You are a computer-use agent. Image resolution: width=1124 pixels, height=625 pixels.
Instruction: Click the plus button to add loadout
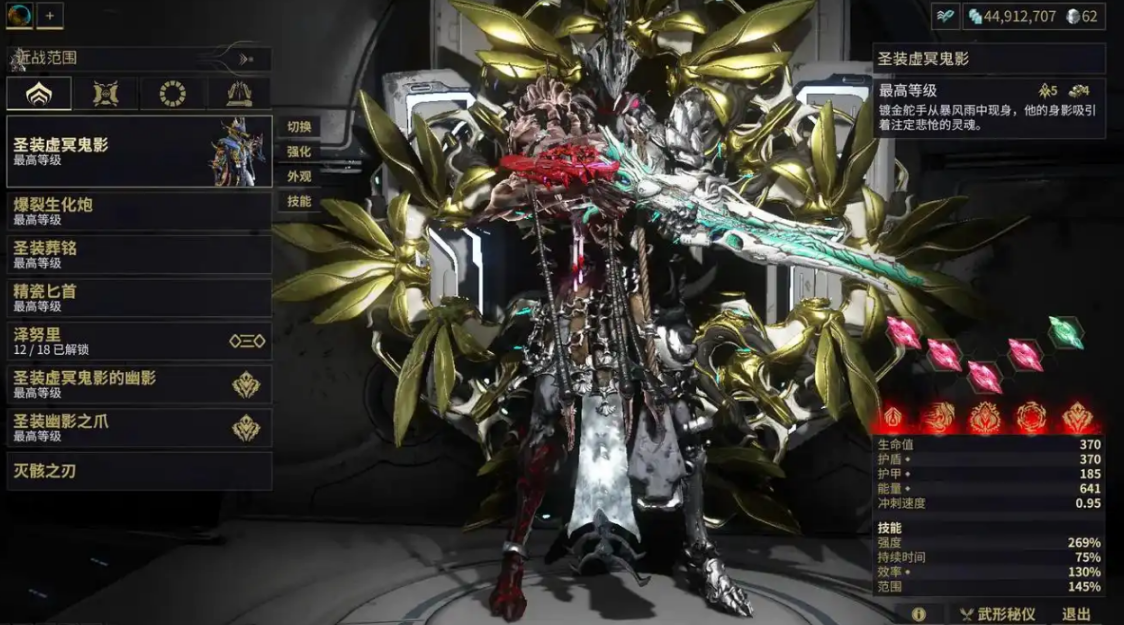coord(50,15)
